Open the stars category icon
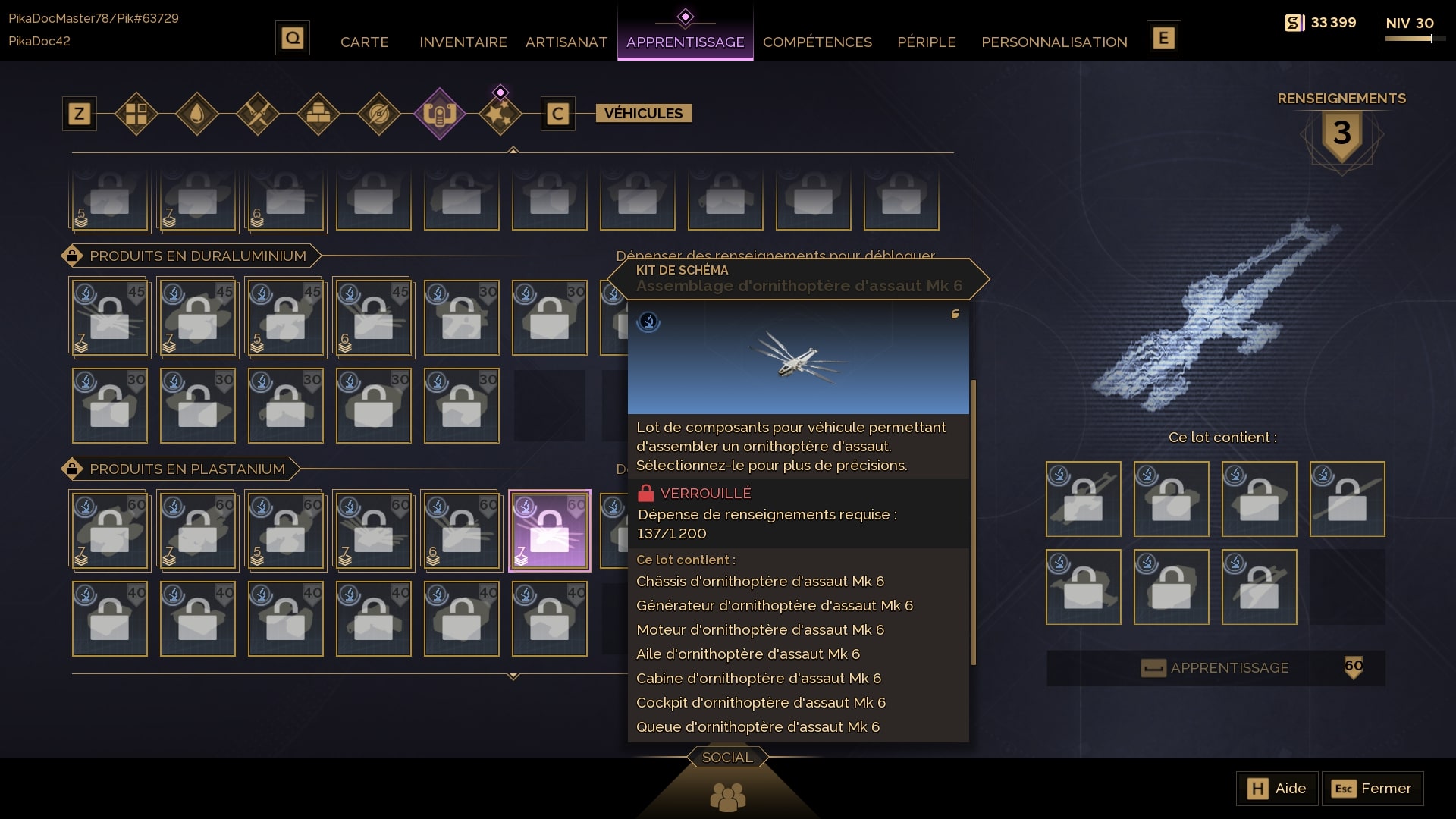1456x819 pixels. (500, 114)
